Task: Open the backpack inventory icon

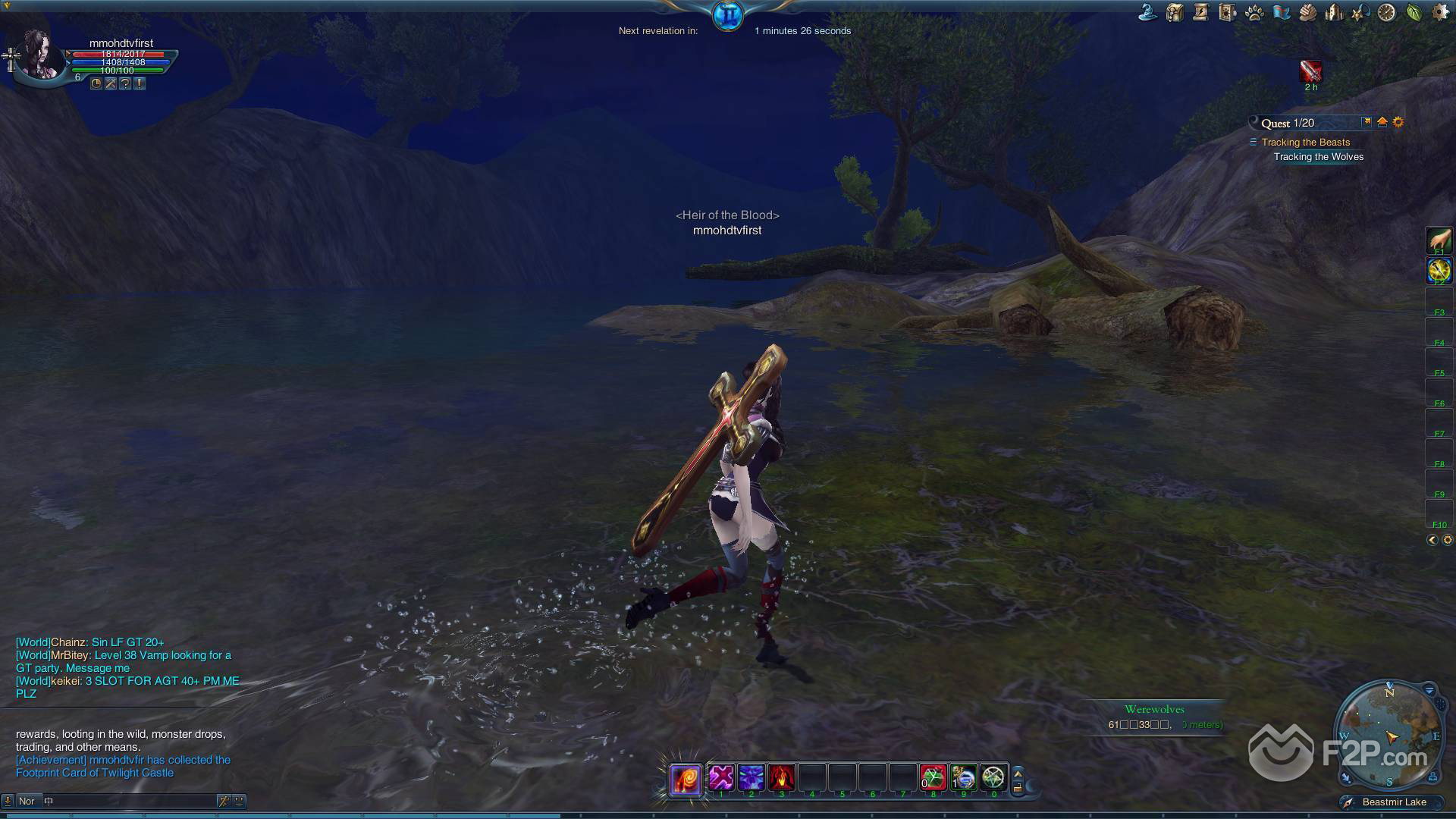Action: [x=1175, y=12]
